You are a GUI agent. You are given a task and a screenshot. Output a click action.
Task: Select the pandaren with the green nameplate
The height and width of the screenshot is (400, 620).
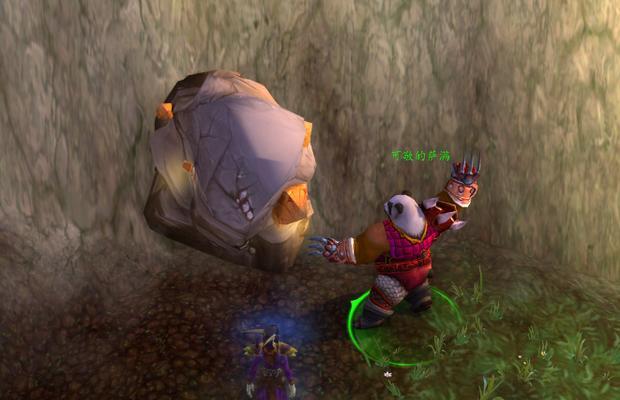point(404,250)
